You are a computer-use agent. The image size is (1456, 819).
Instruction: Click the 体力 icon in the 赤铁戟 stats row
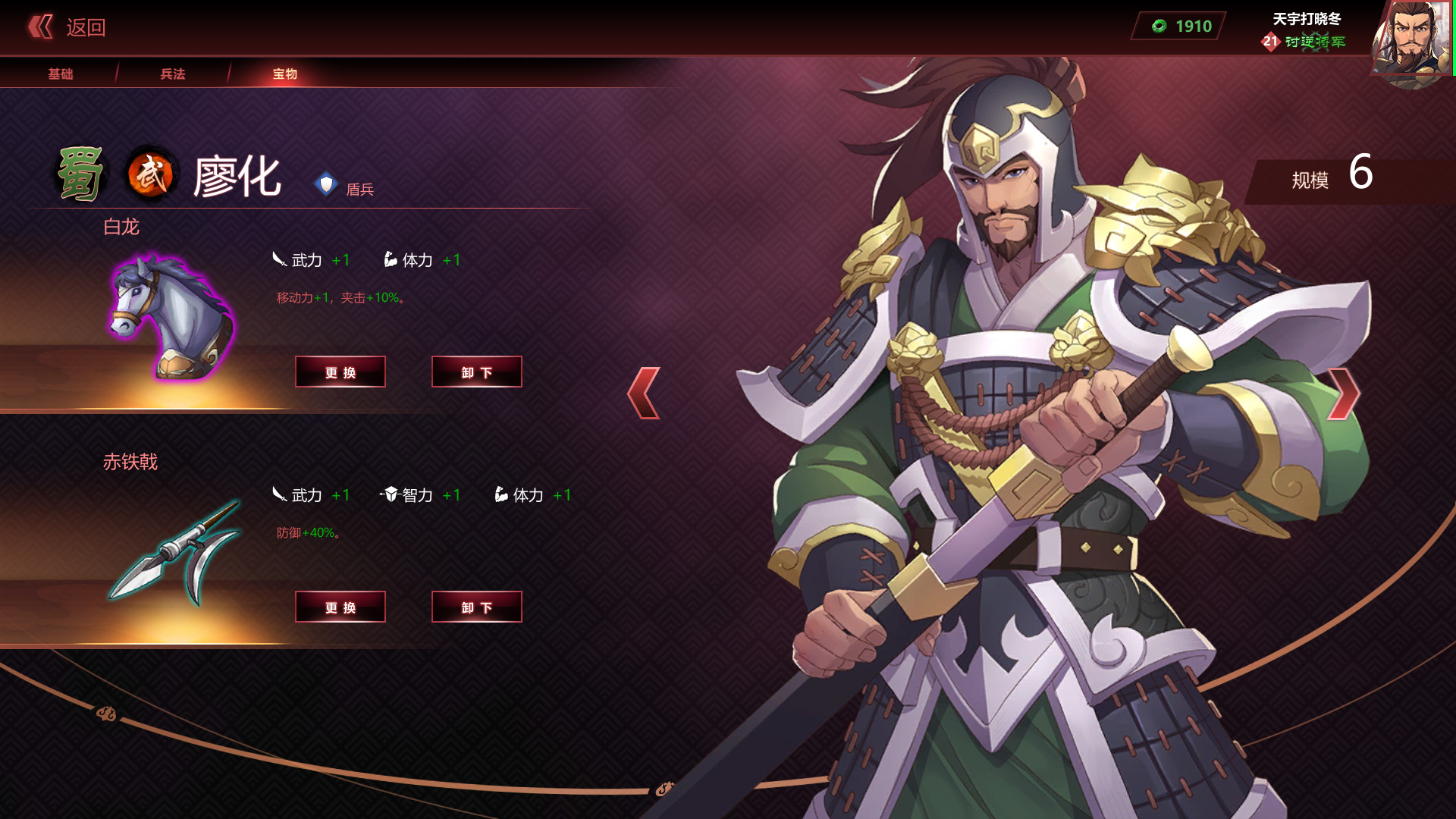coord(502,494)
